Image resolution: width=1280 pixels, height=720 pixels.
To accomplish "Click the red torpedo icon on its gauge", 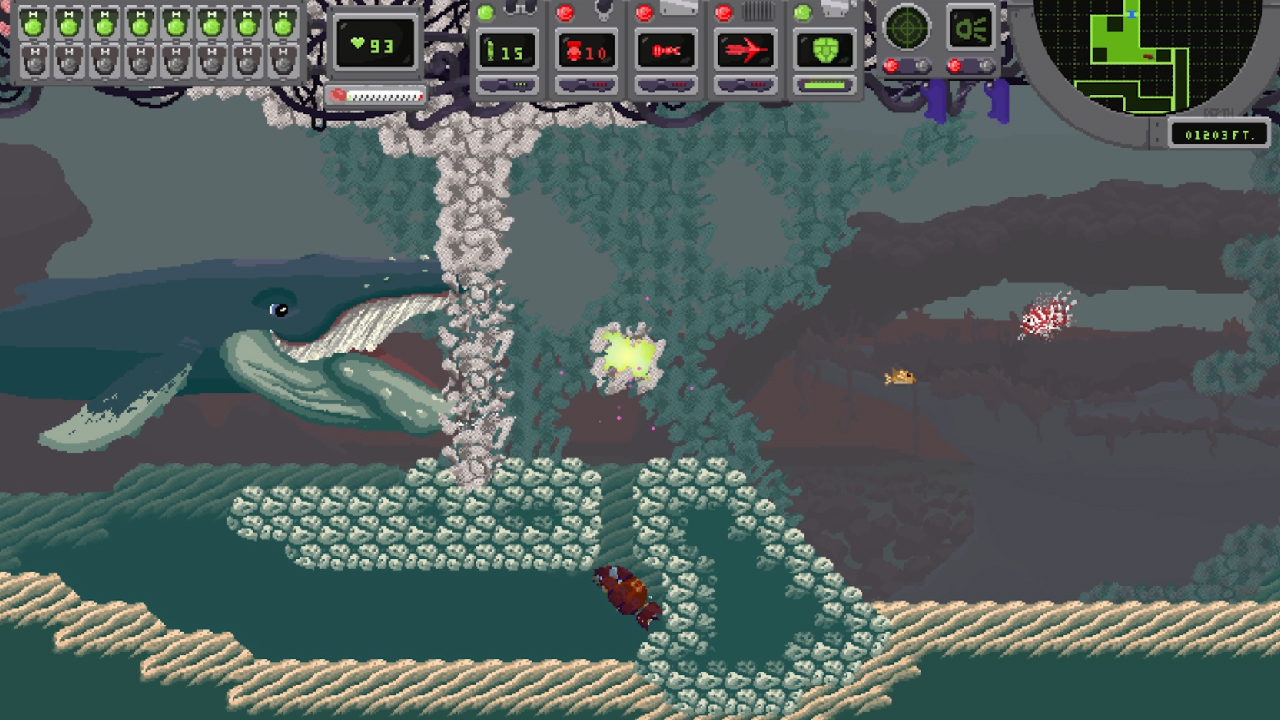I will tap(744, 49).
